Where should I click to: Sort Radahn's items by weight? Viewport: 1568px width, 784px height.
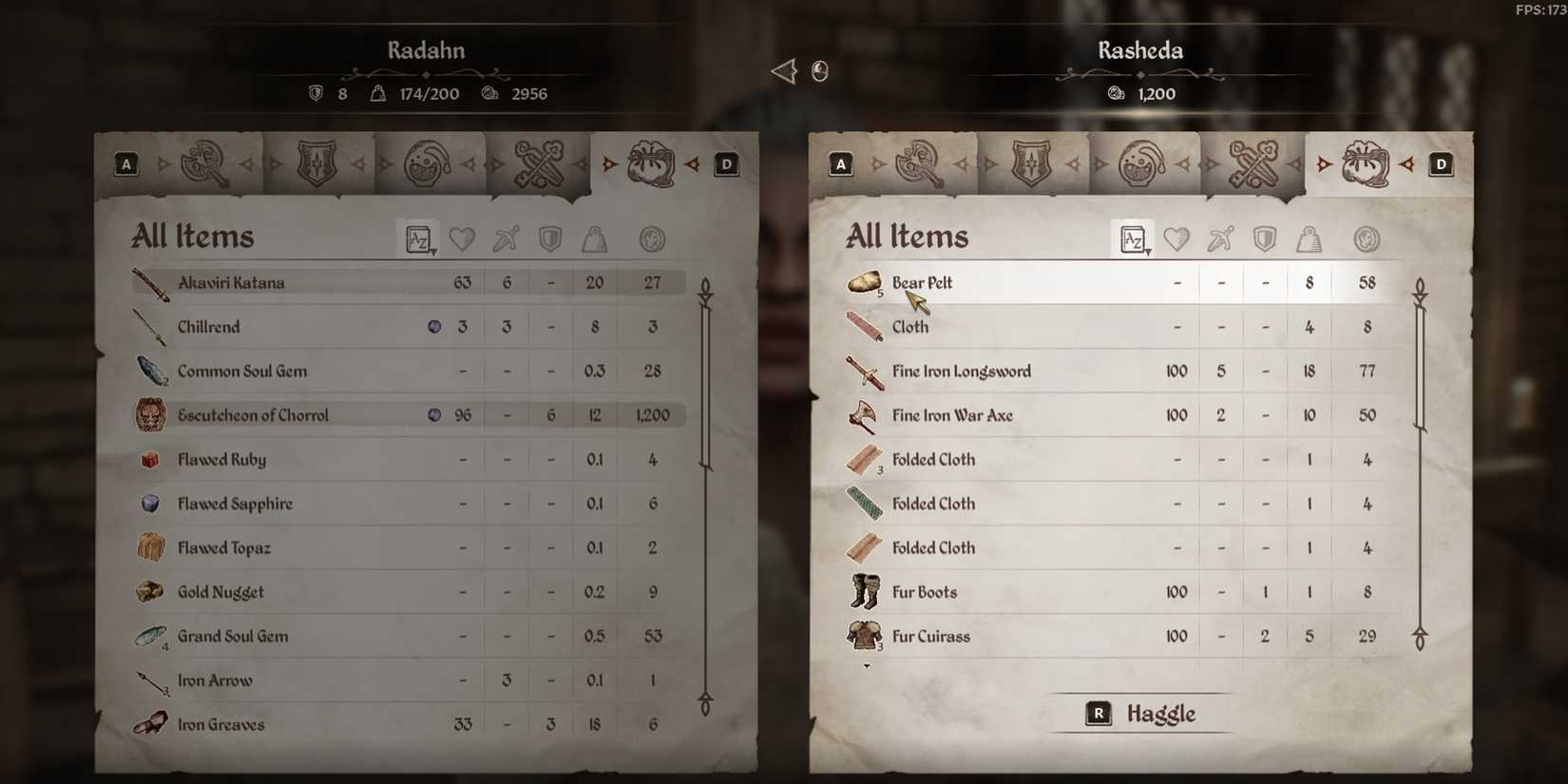pos(595,239)
